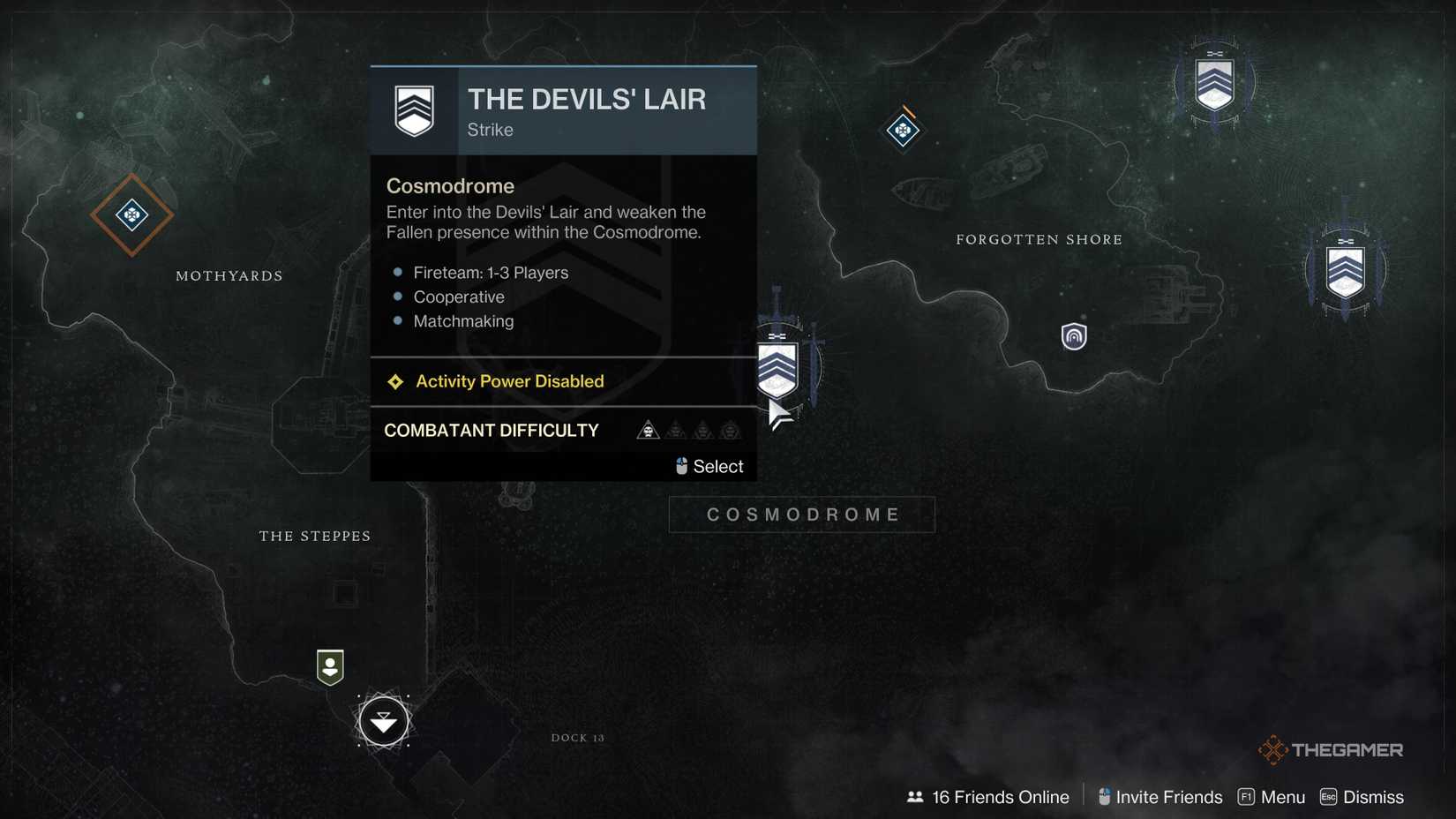Click the Activity Power Disabled modifier
Viewport: 1456px width, 819px height.
coord(509,381)
